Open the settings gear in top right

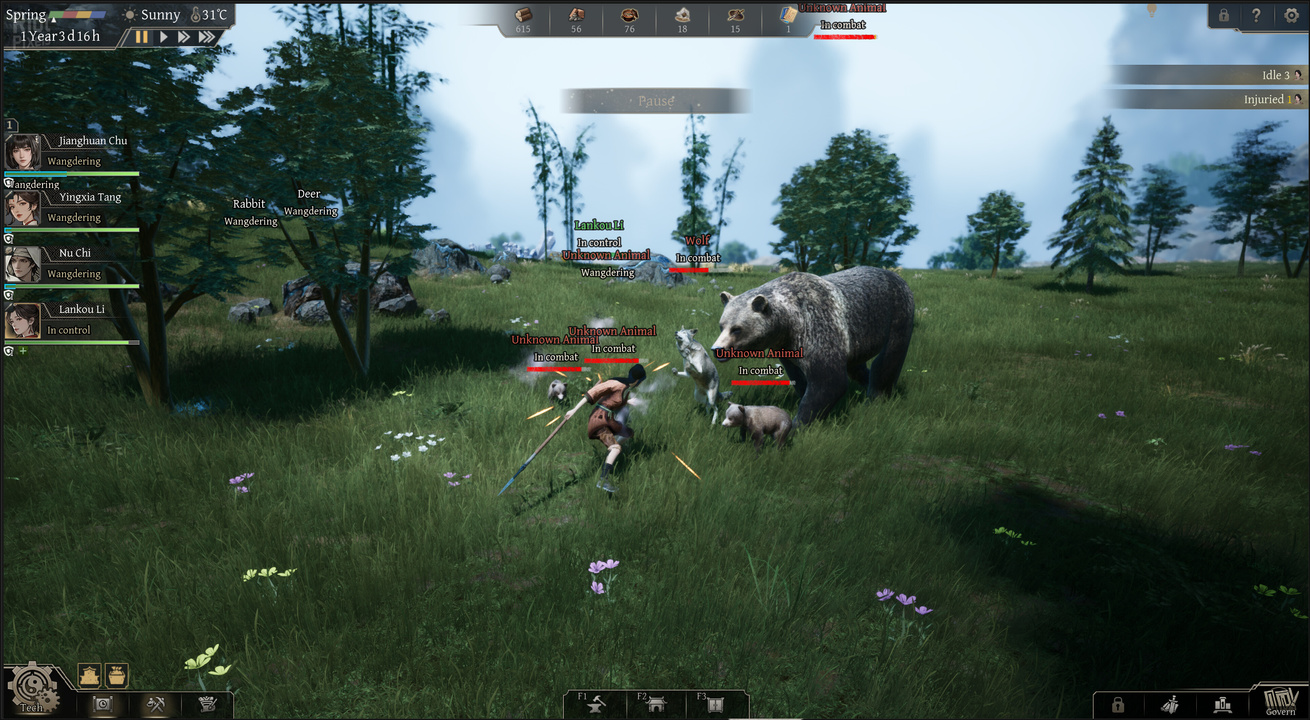[x=1289, y=15]
